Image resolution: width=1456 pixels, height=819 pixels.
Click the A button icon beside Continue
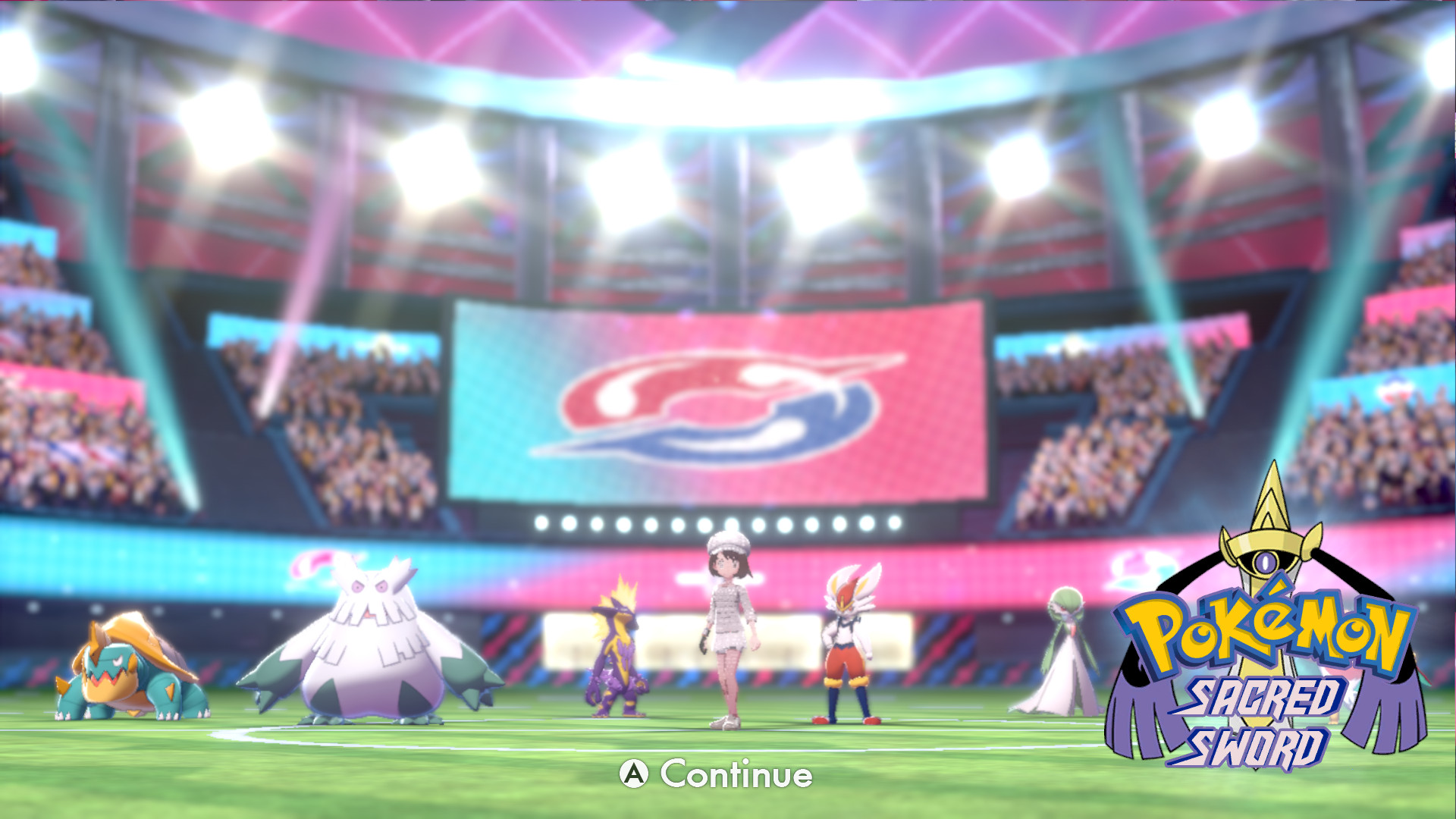point(634,776)
